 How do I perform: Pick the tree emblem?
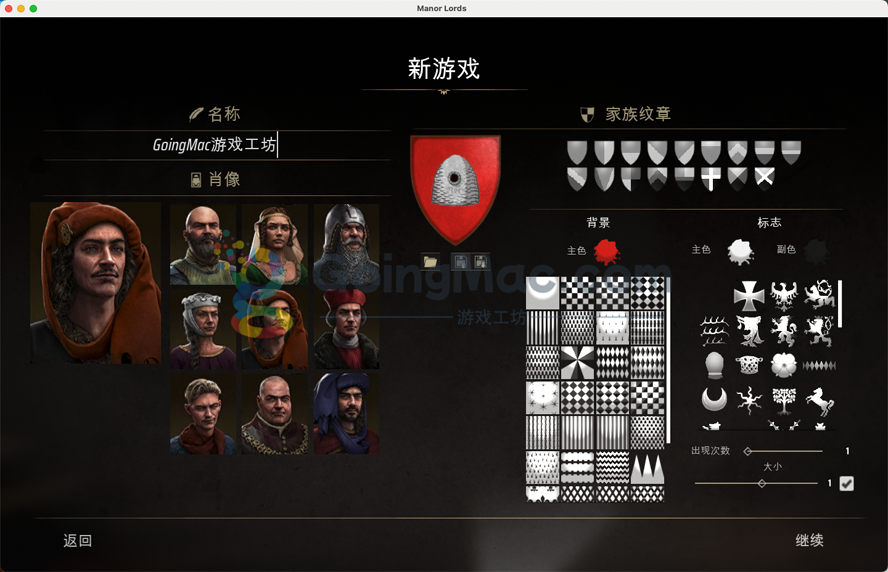(x=784, y=400)
